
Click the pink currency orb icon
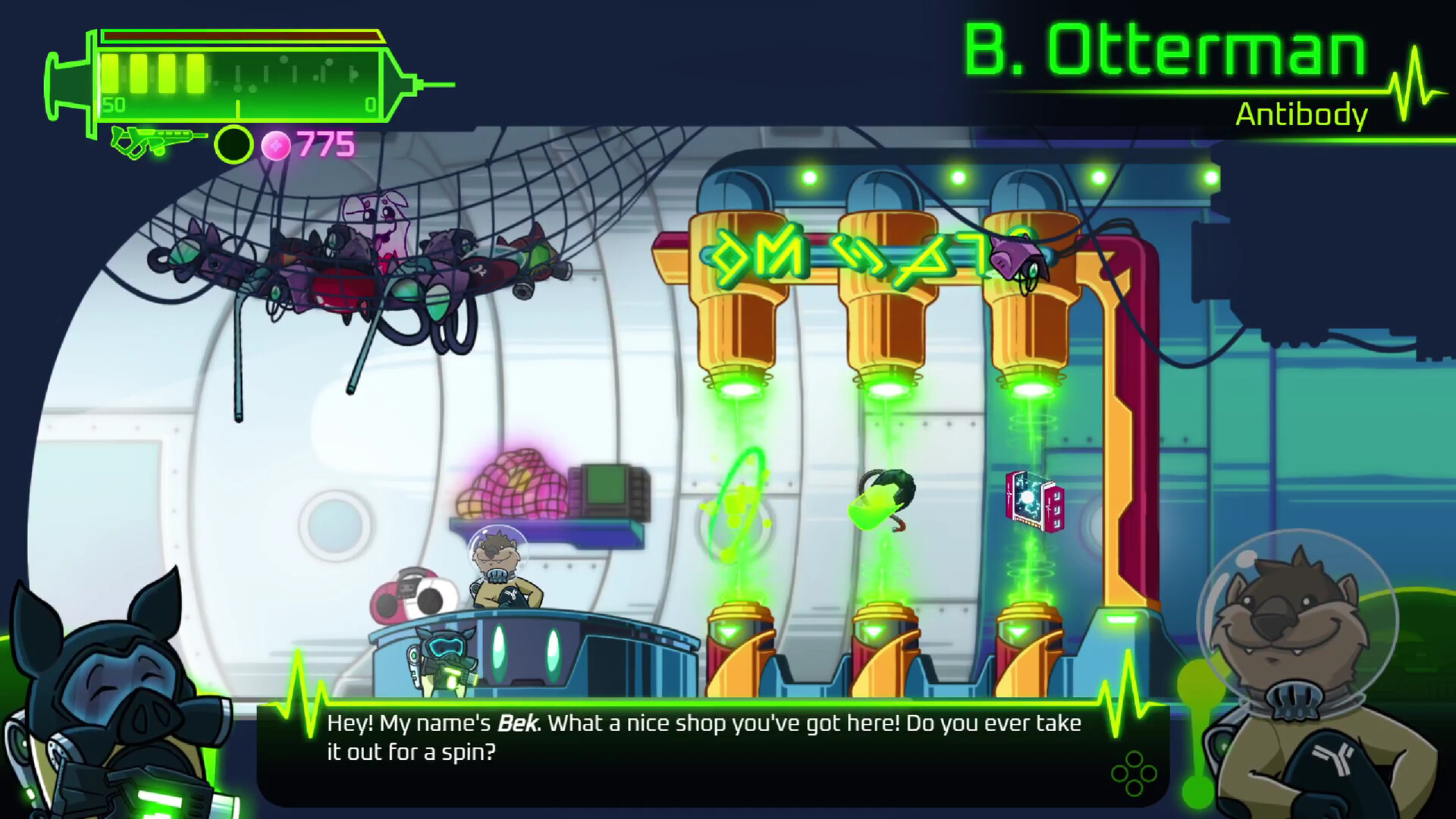pyautogui.click(x=277, y=141)
